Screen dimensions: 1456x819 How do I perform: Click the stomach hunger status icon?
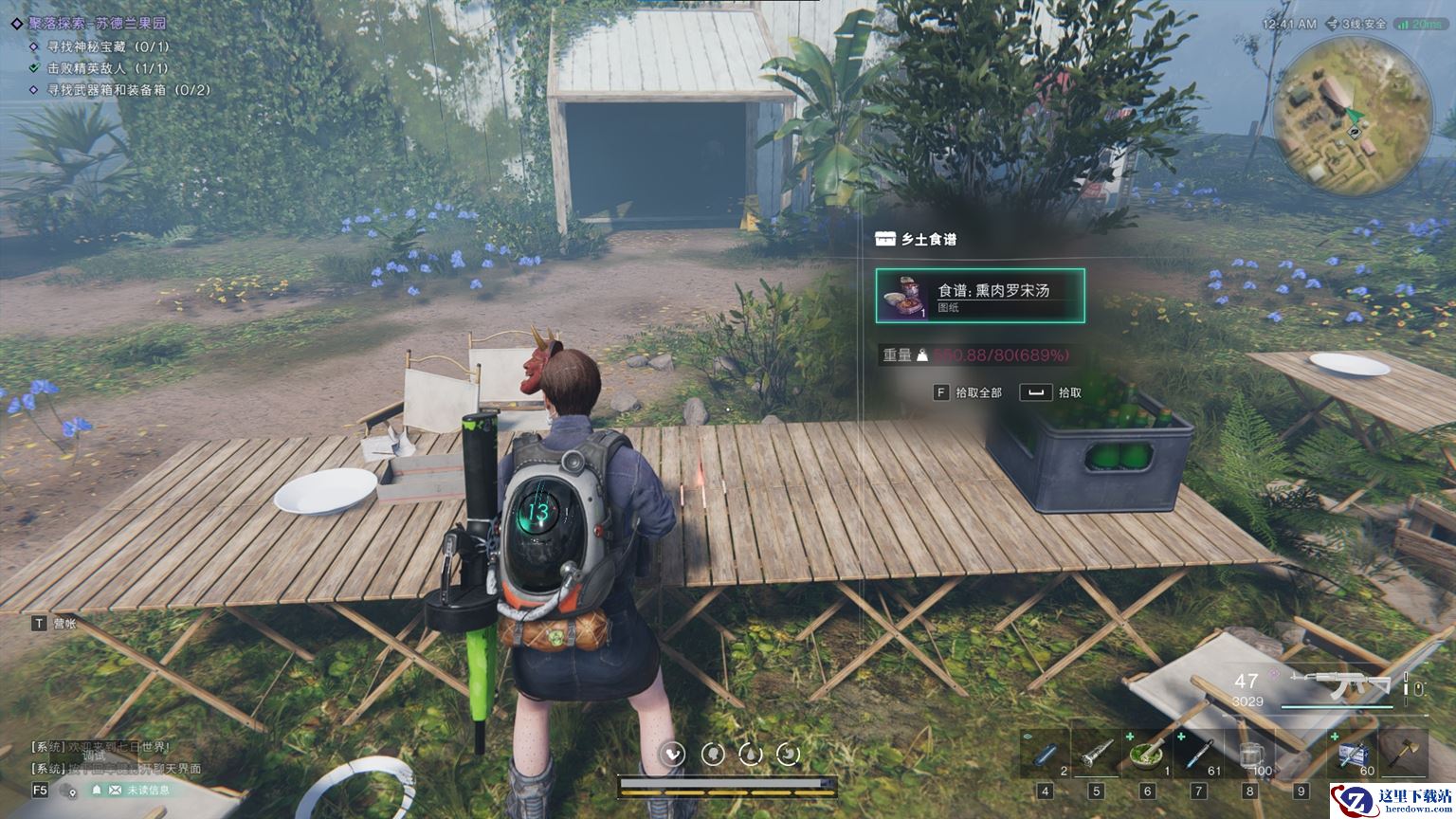point(789,754)
